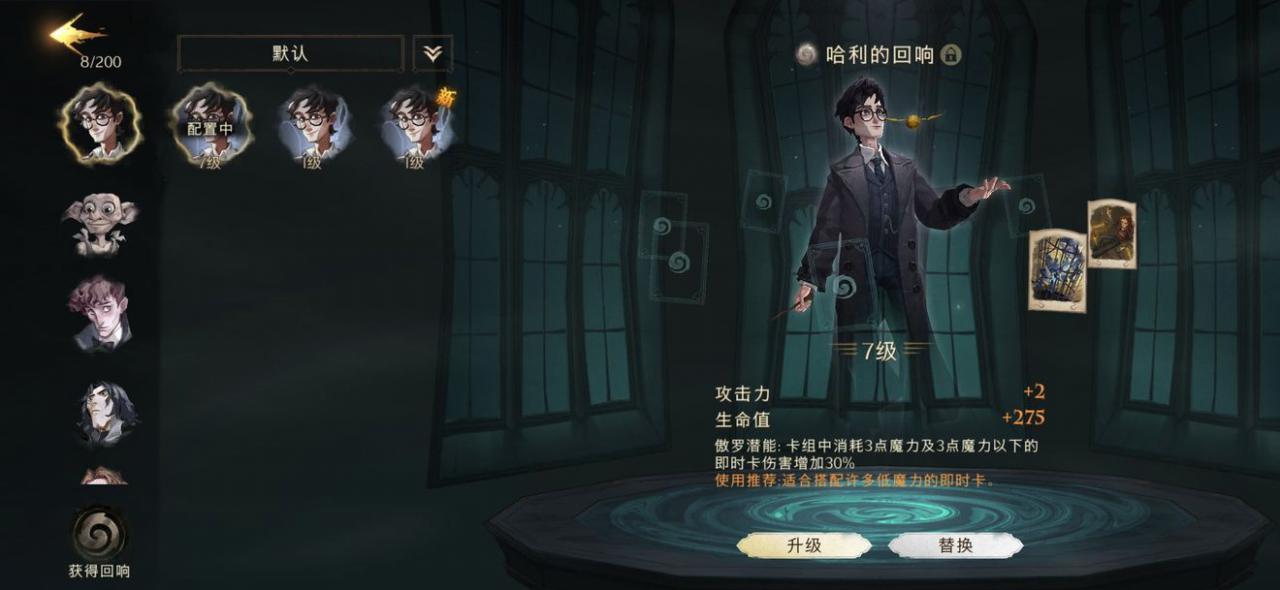Viewport: 1280px width, 590px height.
Task: Upgrade the echo with 升级 button
Action: (804, 545)
